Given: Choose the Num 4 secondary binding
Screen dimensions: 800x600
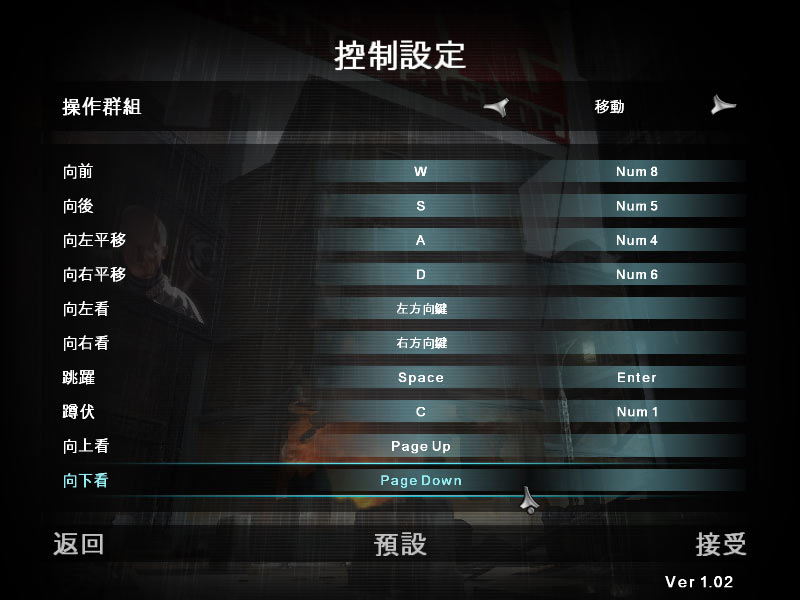Looking at the screenshot, I should pyautogui.click(x=637, y=240).
